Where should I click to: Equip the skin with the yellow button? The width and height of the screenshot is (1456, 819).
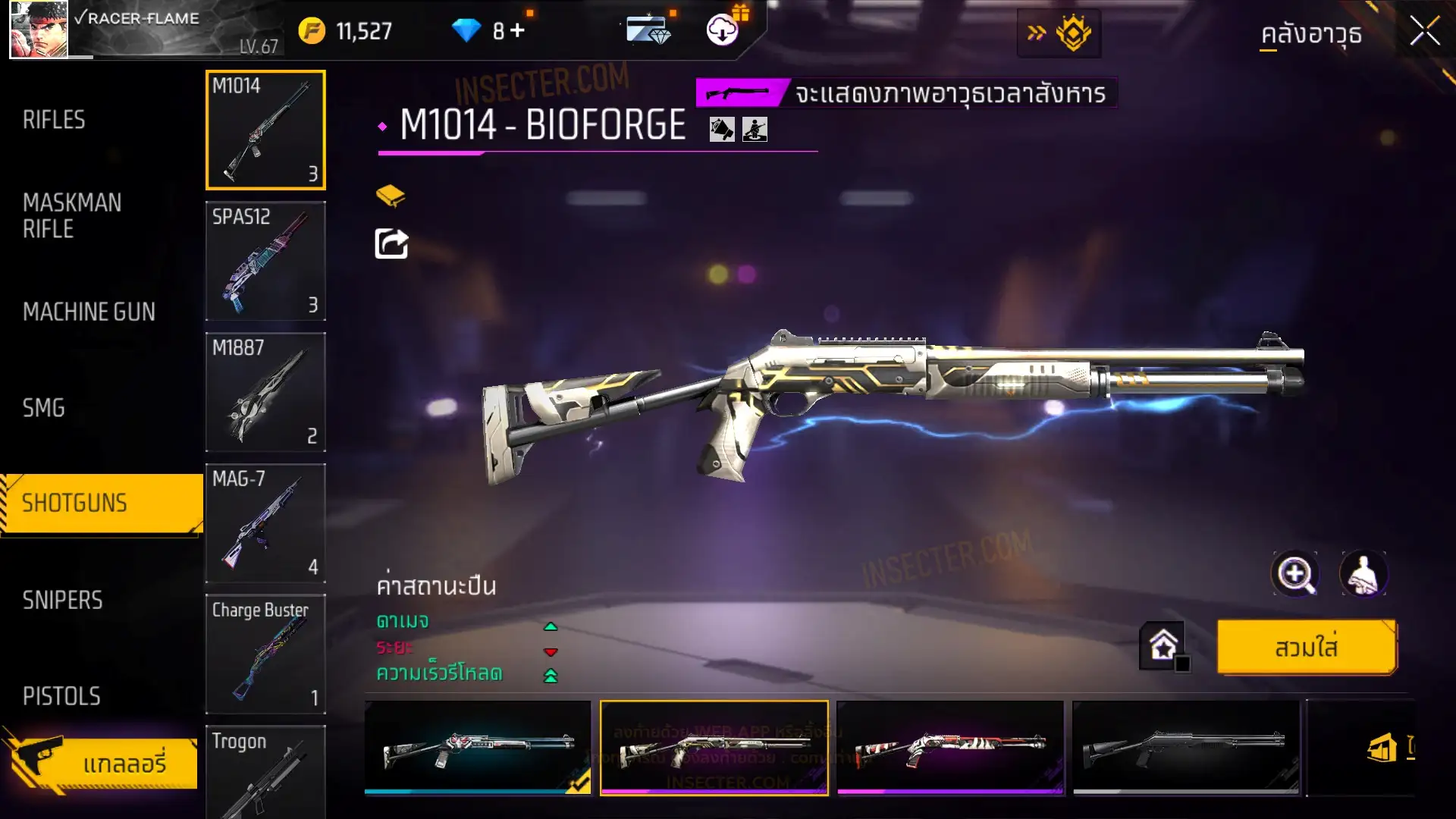click(x=1306, y=648)
